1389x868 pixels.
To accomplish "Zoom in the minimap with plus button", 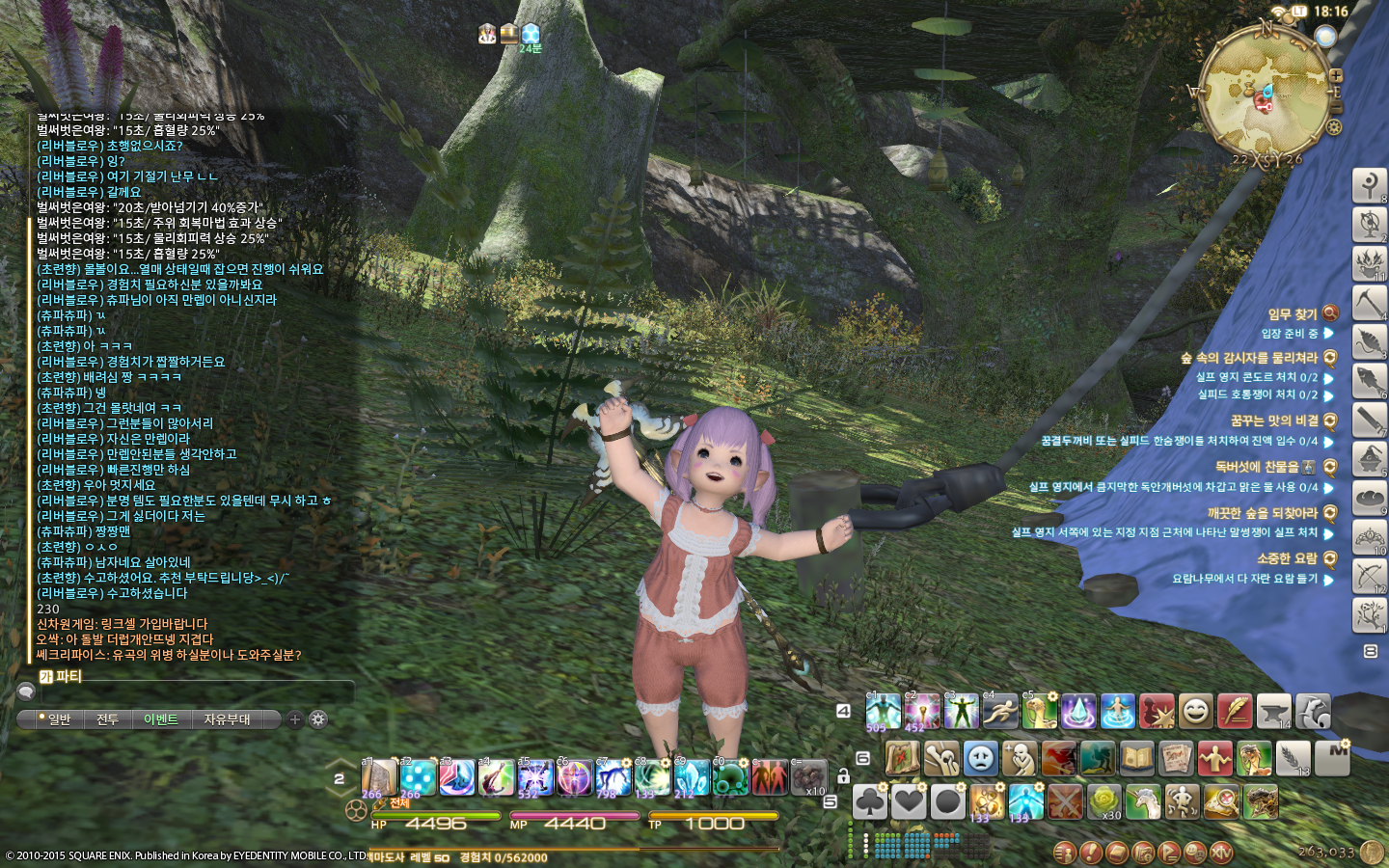I will [x=1336, y=74].
